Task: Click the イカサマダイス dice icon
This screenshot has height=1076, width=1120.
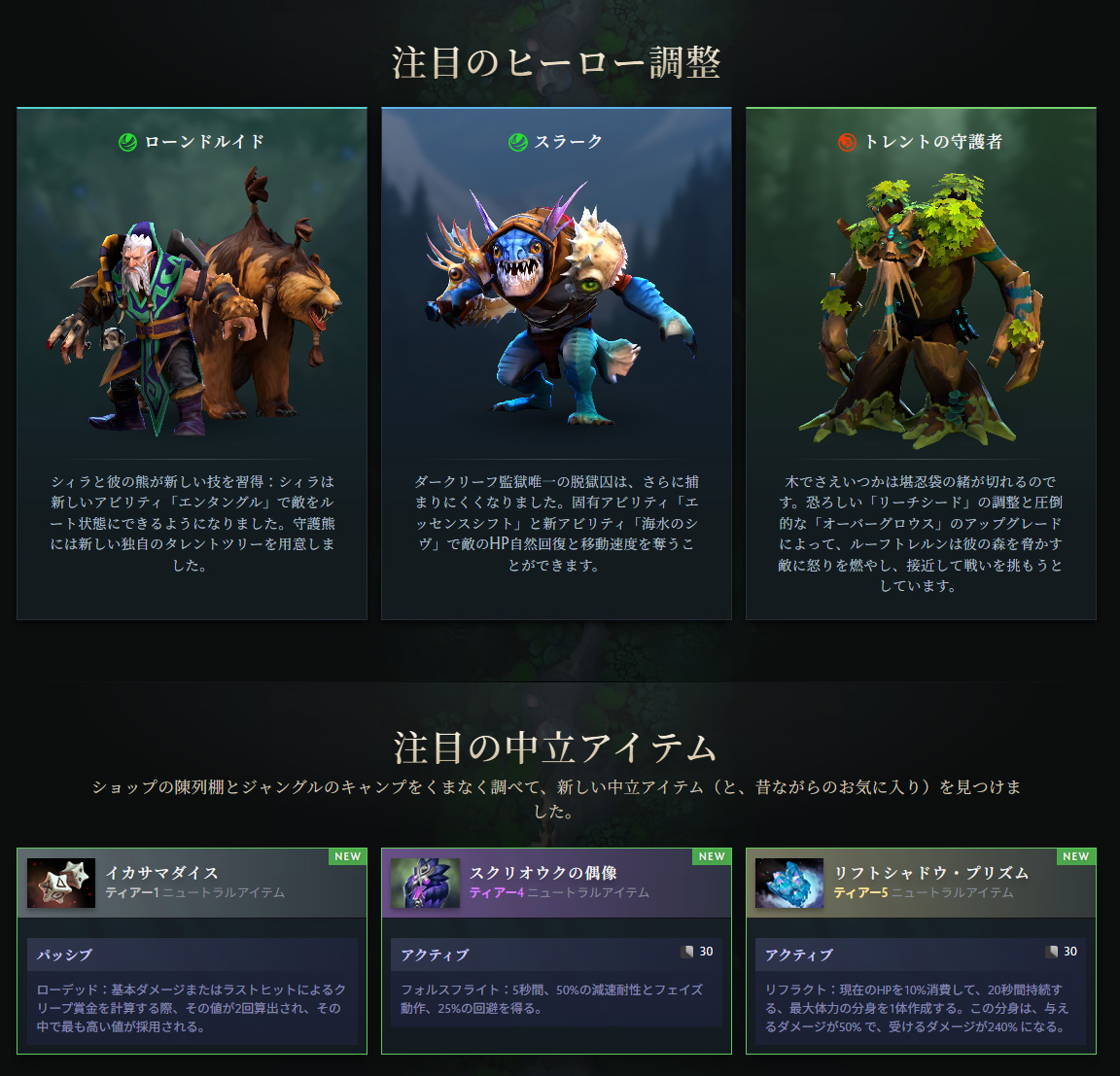Action: (61, 883)
